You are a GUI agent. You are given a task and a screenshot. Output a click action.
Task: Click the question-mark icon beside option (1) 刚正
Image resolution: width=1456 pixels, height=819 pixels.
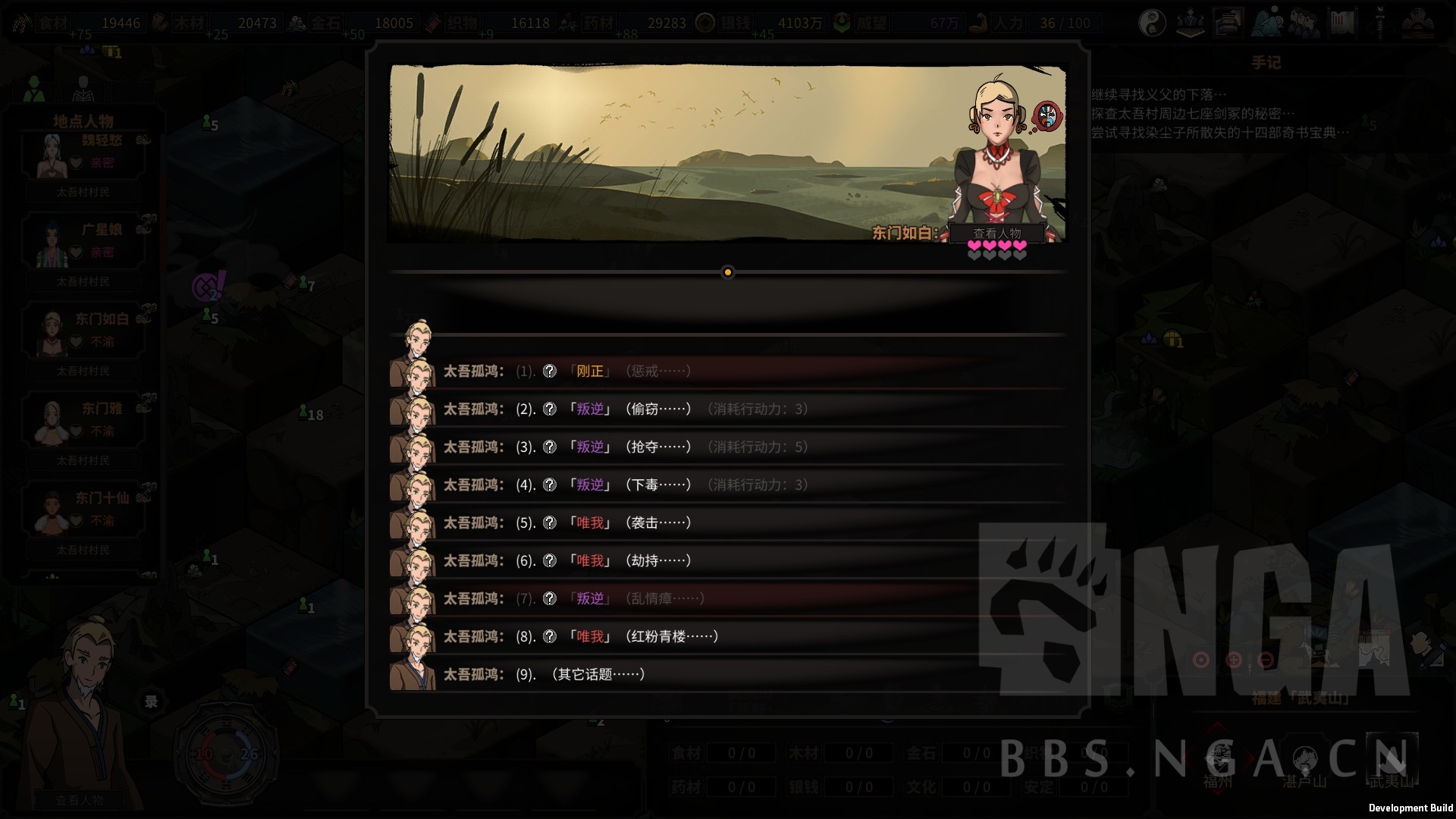click(x=549, y=371)
